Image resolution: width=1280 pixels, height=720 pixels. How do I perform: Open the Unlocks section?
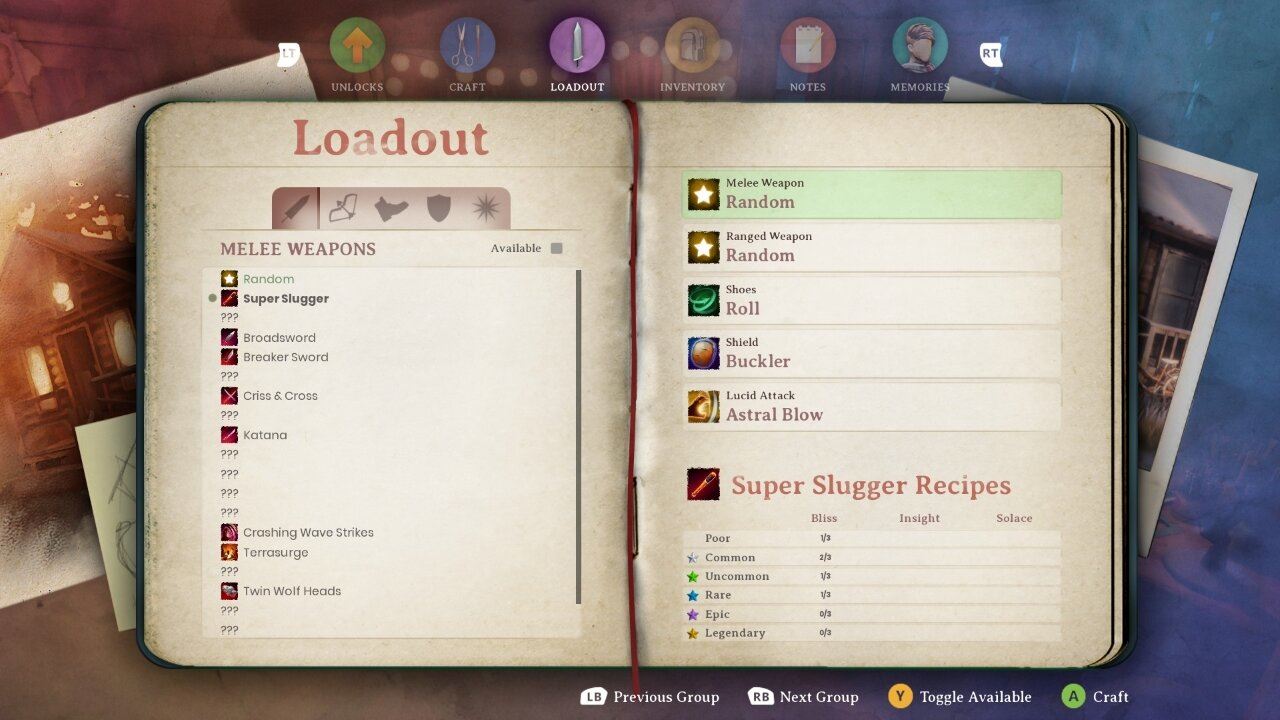tap(357, 48)
